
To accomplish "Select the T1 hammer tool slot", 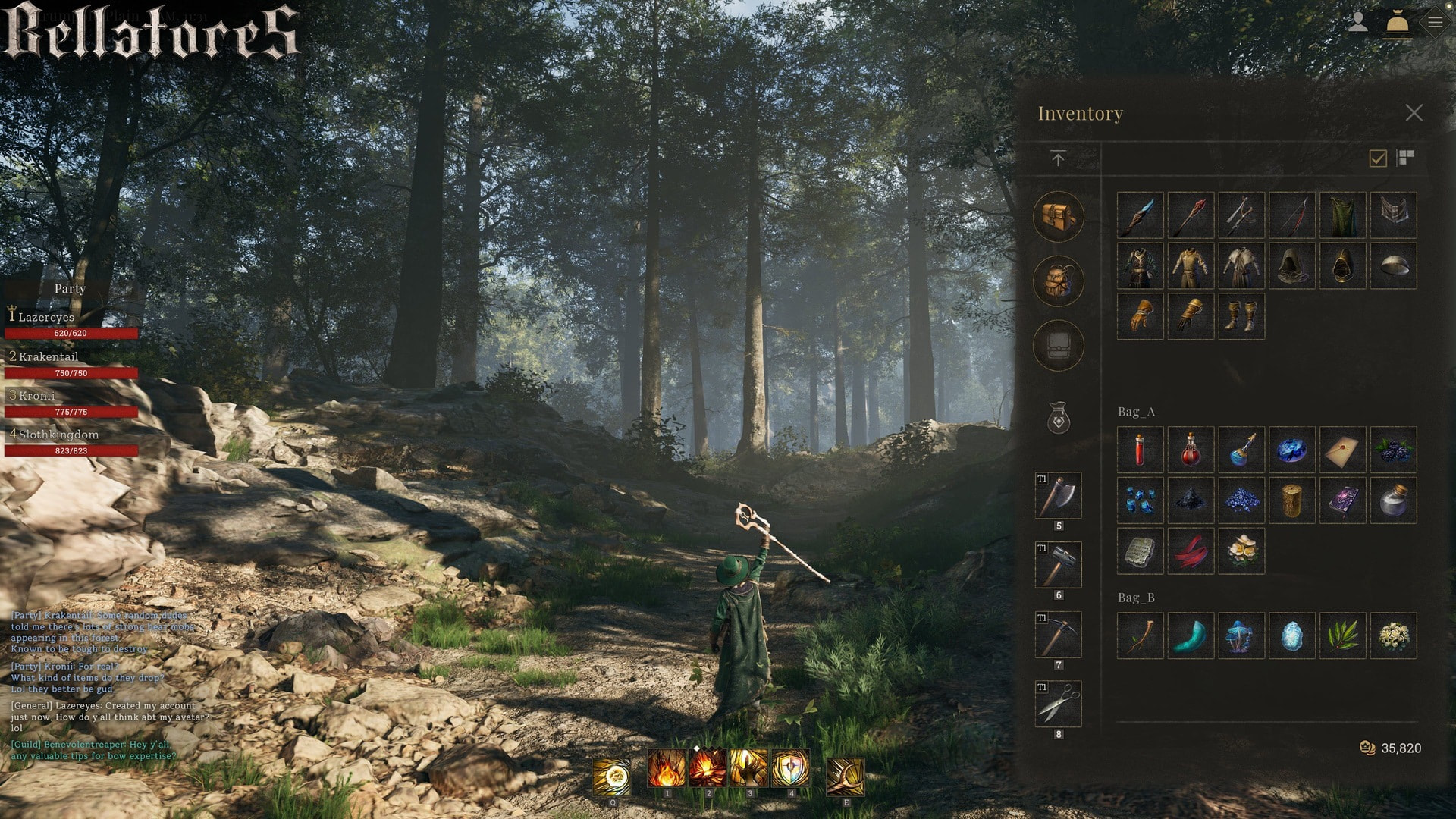I will tap(1058, 565).
